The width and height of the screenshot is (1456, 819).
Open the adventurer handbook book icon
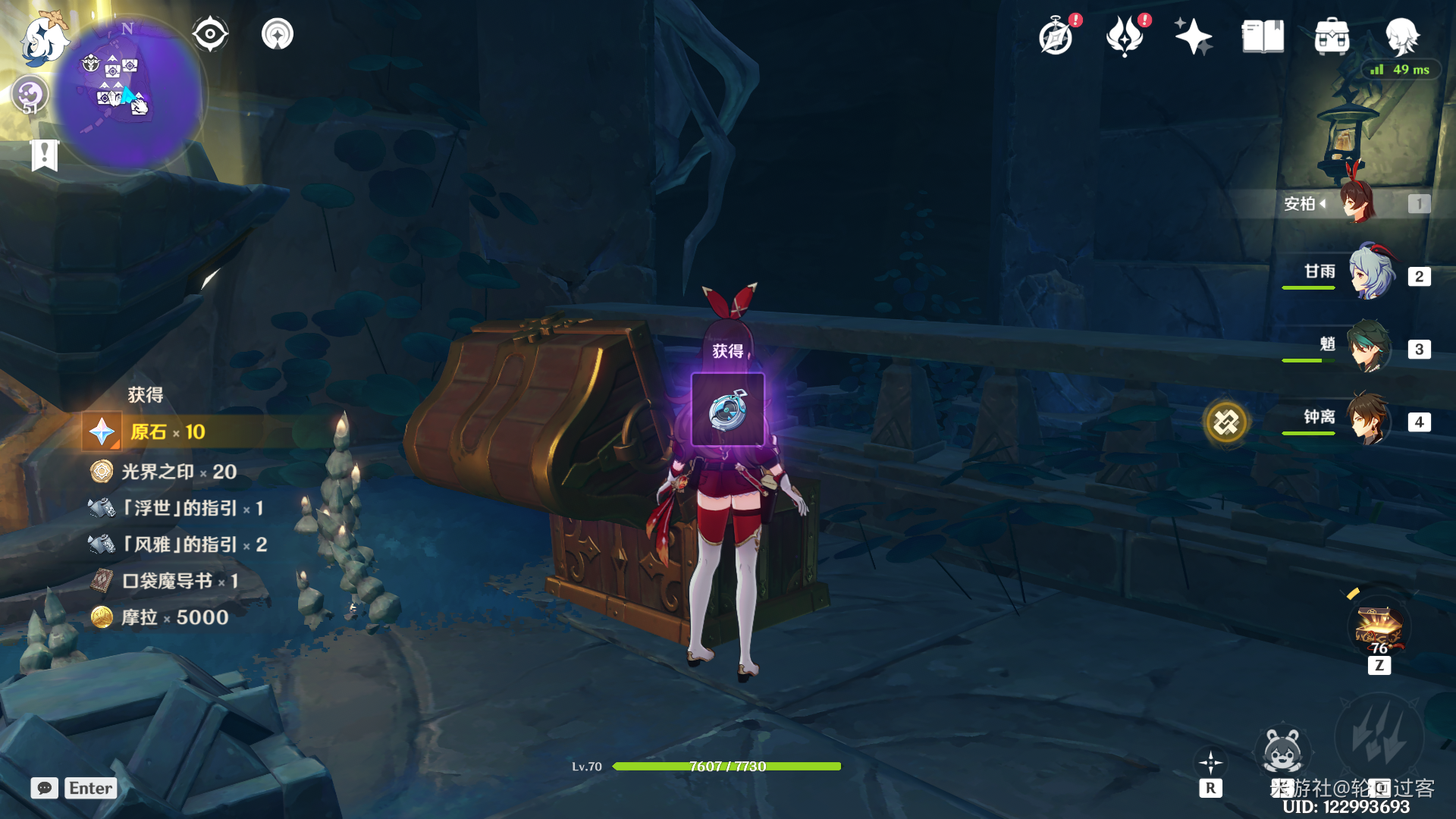click(1263, 36)
